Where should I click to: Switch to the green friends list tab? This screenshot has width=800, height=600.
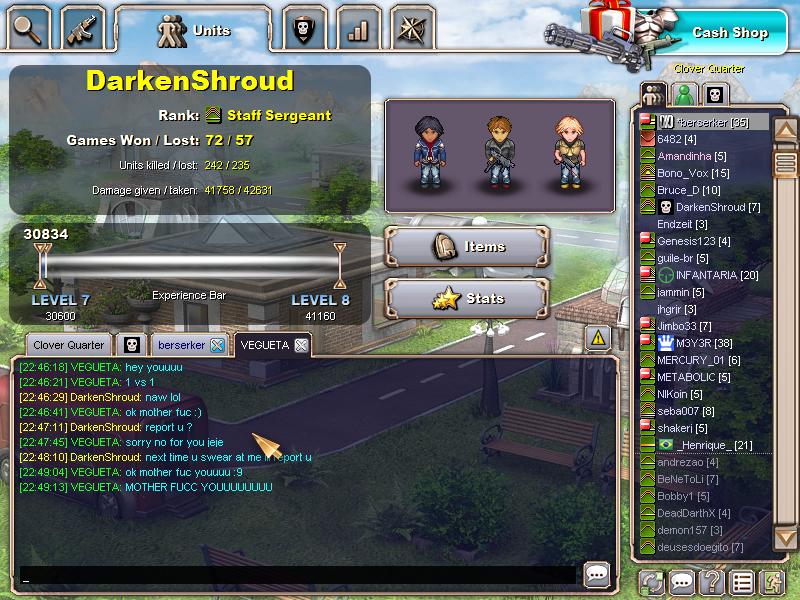point(684,95)
